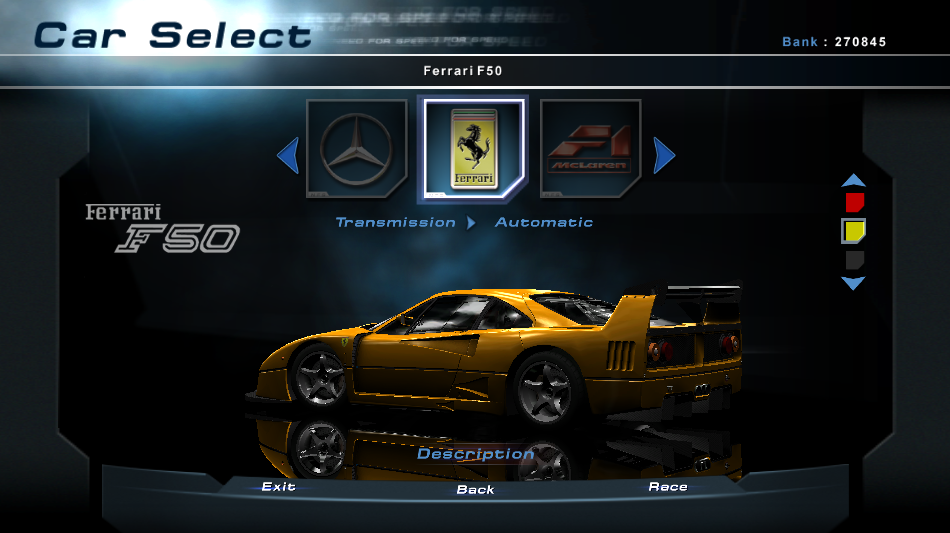Choose the Ferrari badge tile
The image size is (950, 533).
coord(473,149)
